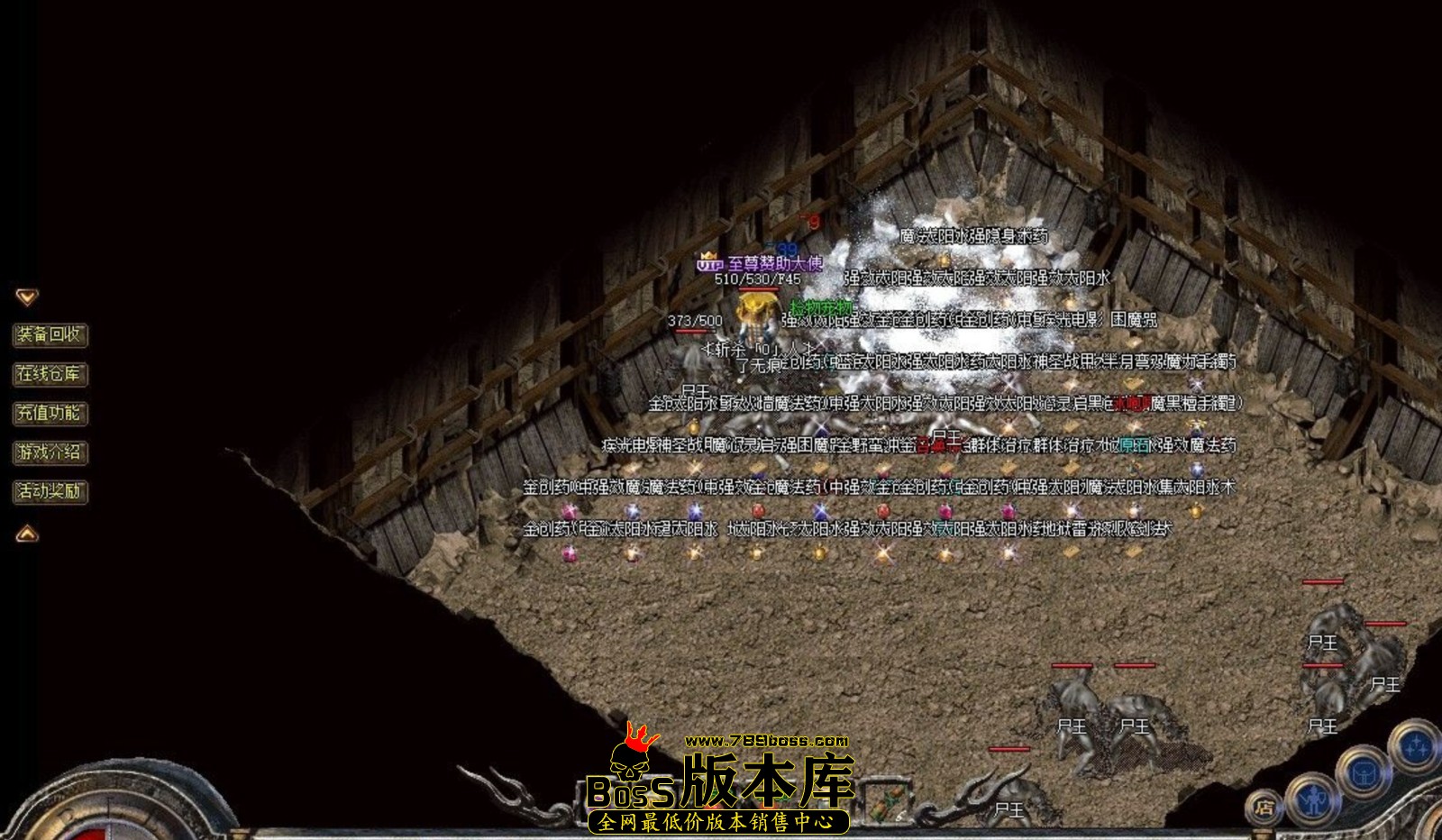Click the VIP badge beside 至尊赞助大使
This screenshot has height=840, width=1442.
coord(710,265)
